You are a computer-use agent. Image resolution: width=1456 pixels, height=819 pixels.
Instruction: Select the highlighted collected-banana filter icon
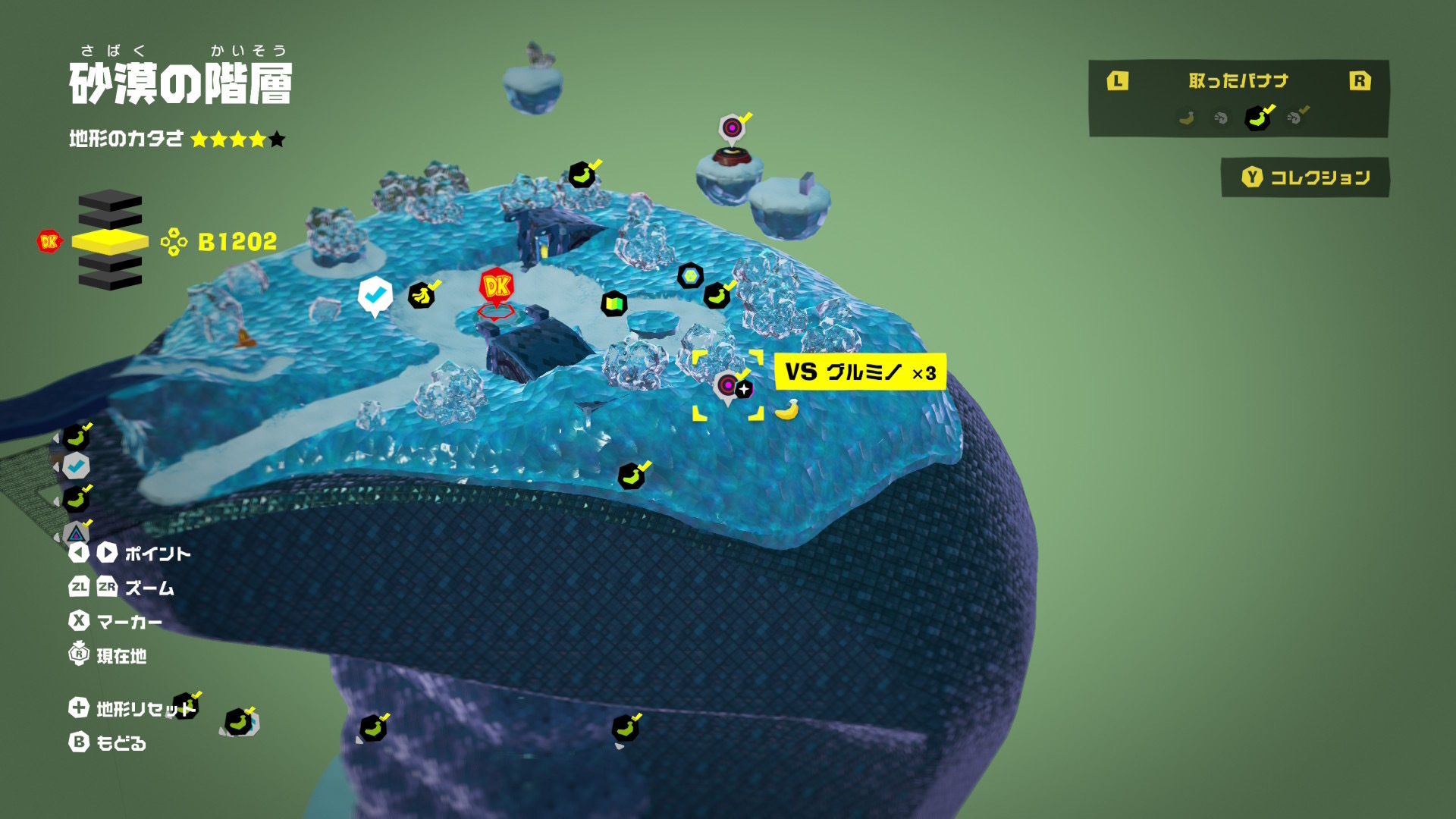pyautogui.click(x=1257, y=118)
